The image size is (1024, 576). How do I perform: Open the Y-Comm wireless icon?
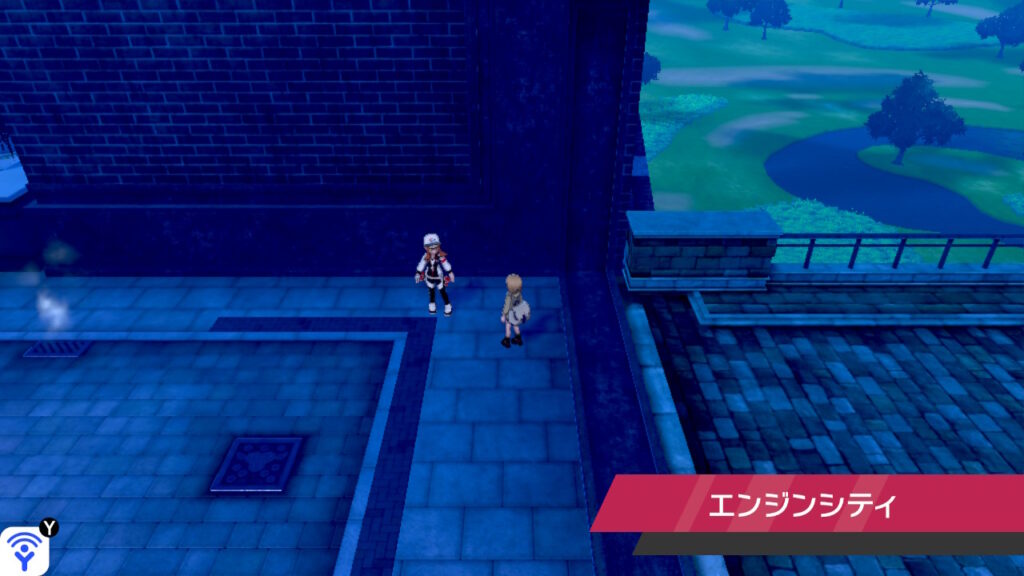(x=22, y=551)
